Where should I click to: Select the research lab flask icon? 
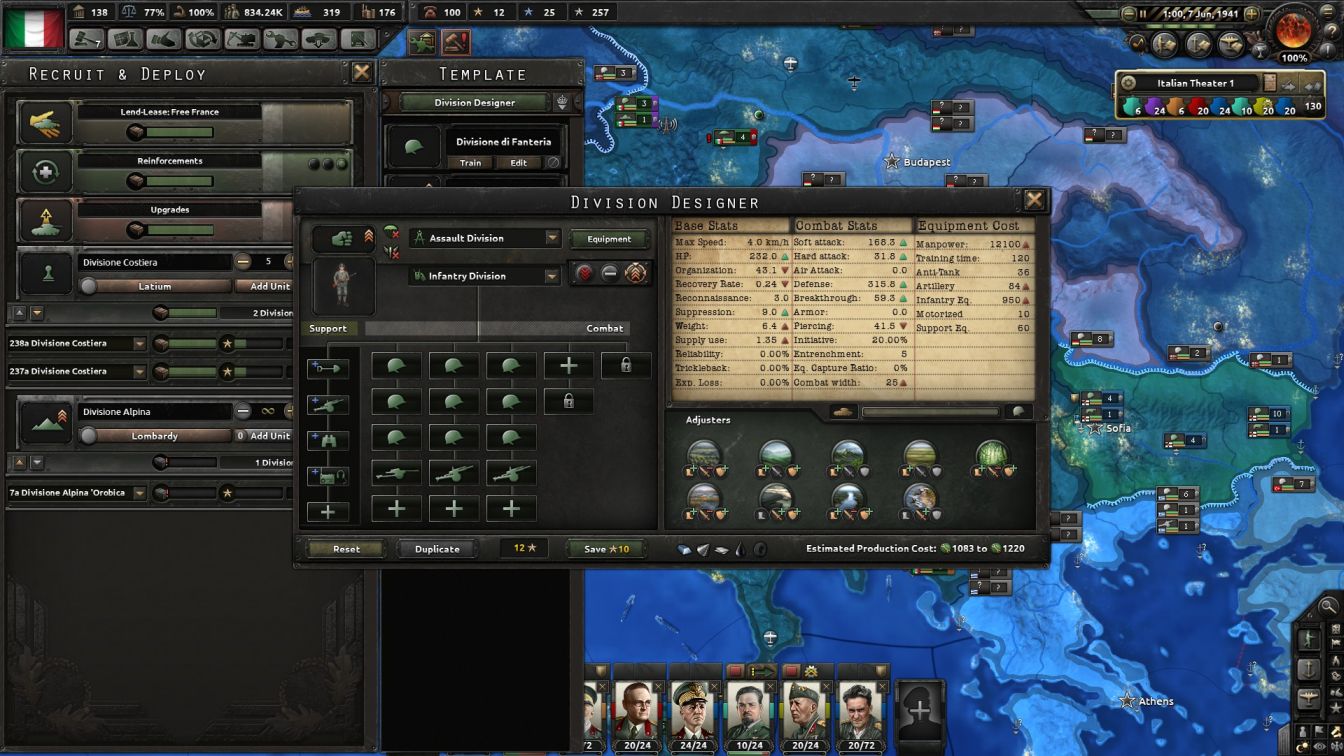click(x=125, y=41)
